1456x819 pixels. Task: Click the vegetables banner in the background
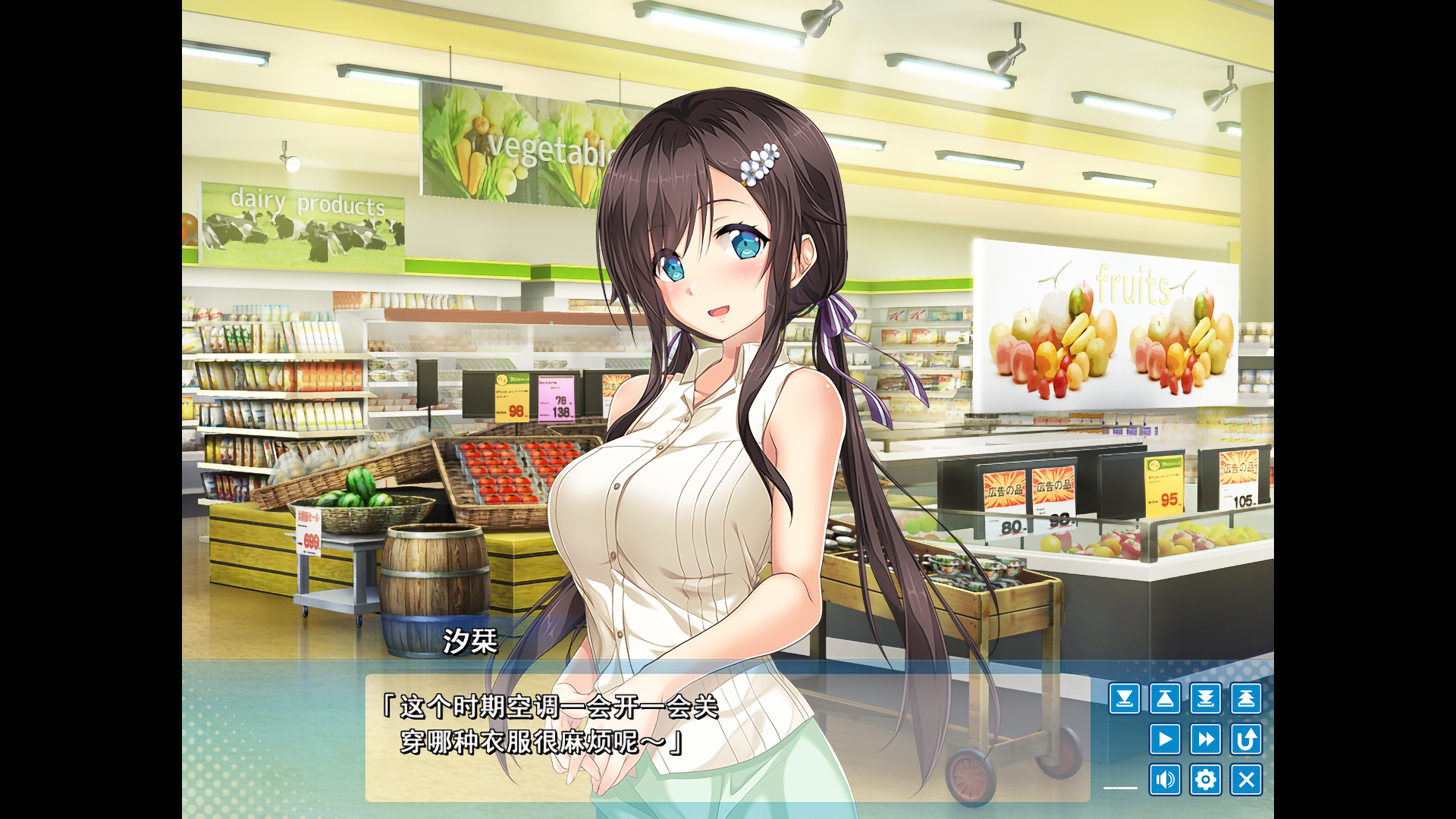(523, 148)
